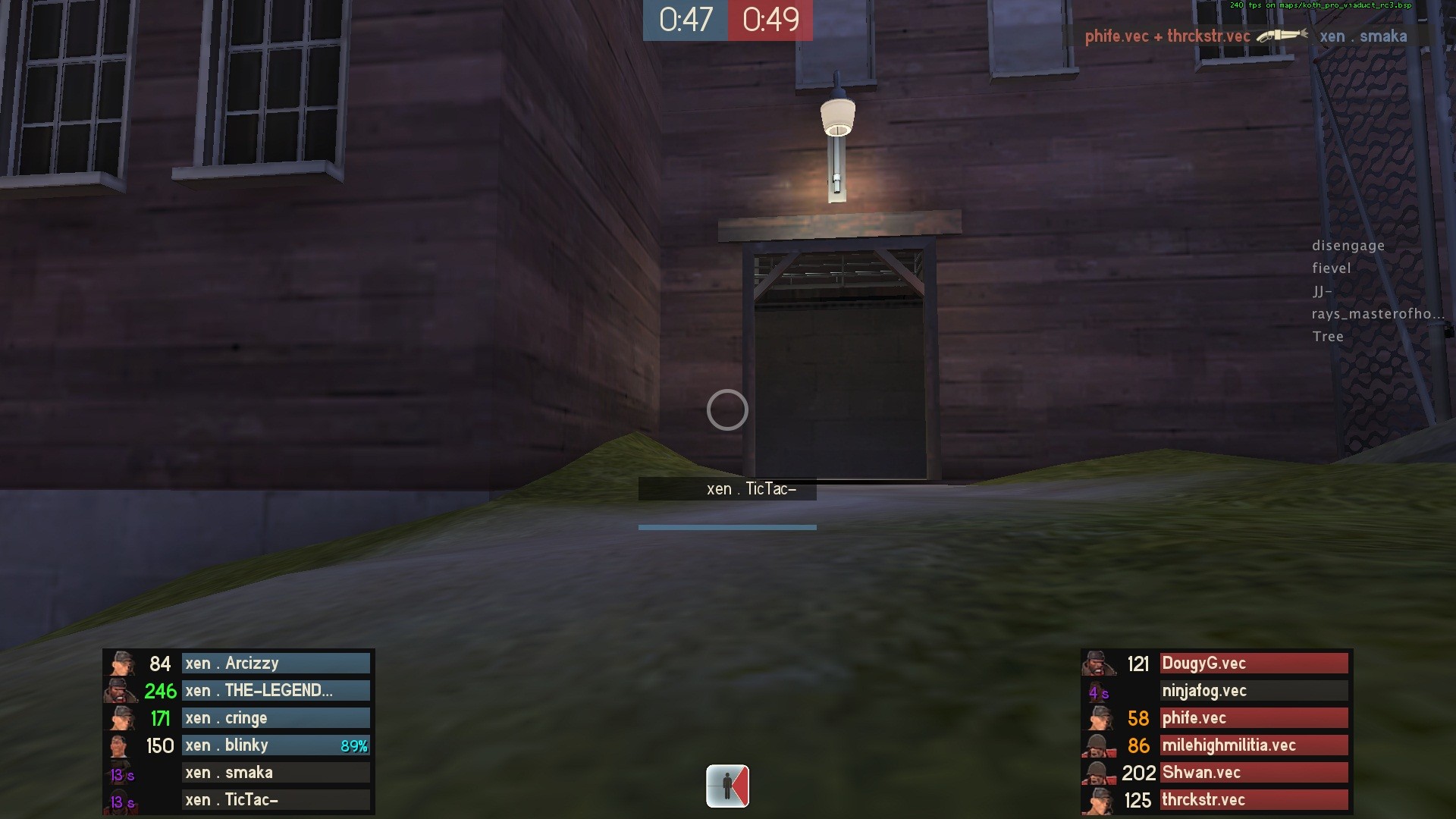Click the spectator figure icon at bottom center
Viewport: 1456px width, 819px height.
tap(727, 787)
